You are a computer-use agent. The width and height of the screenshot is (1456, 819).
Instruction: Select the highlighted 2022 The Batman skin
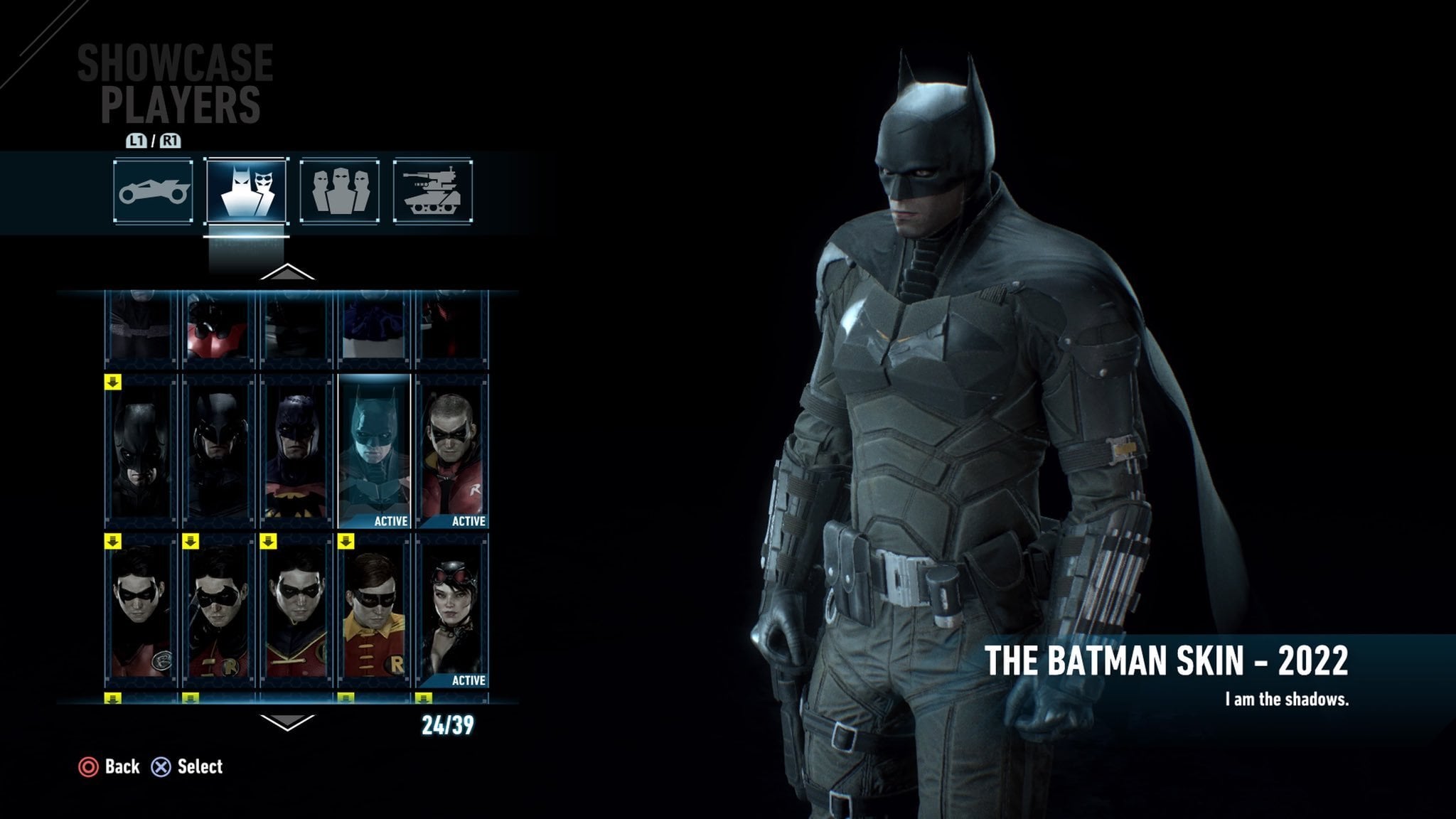click(375, 453)
